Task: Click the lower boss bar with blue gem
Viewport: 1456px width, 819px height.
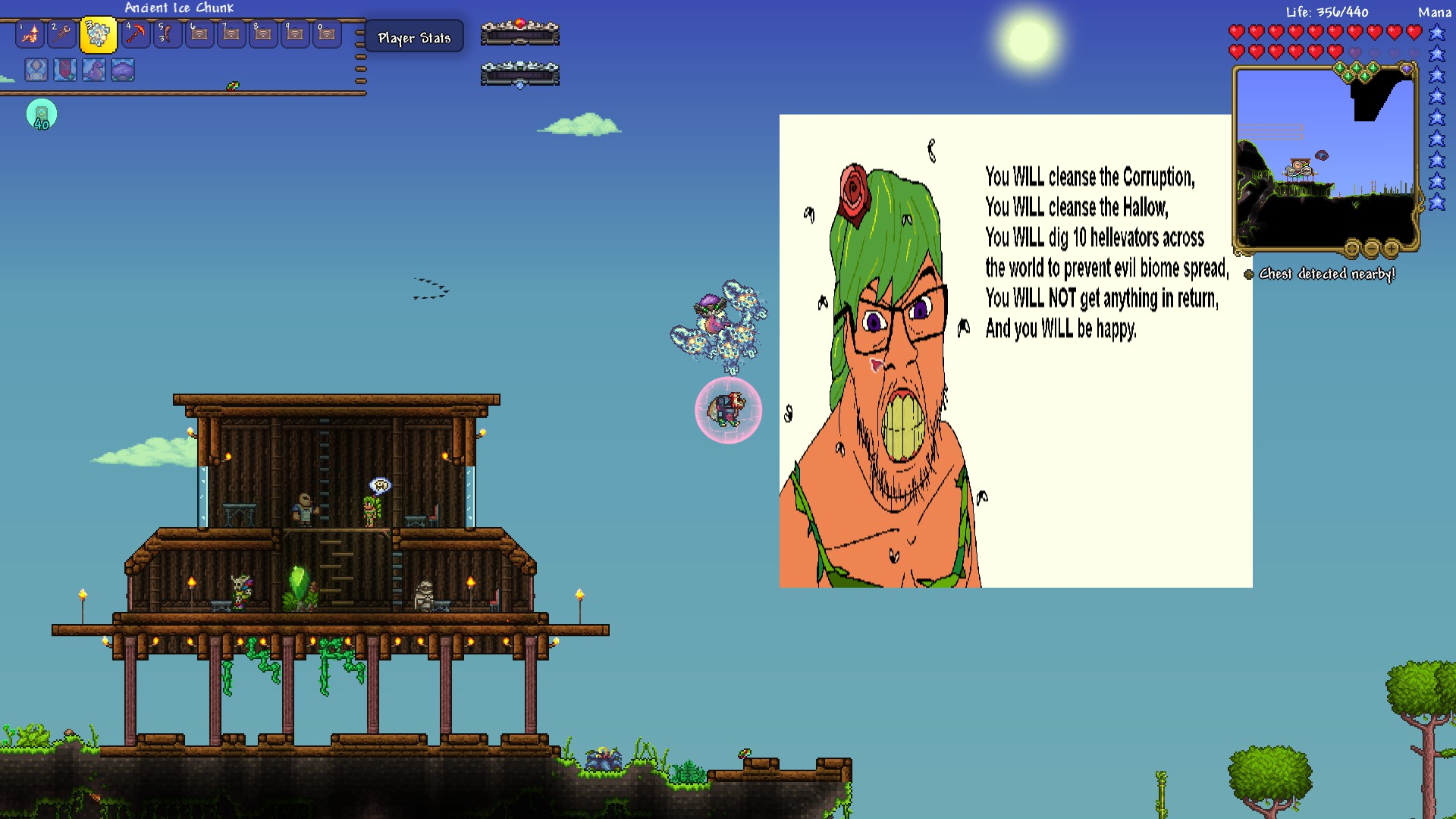Action: 520,74
